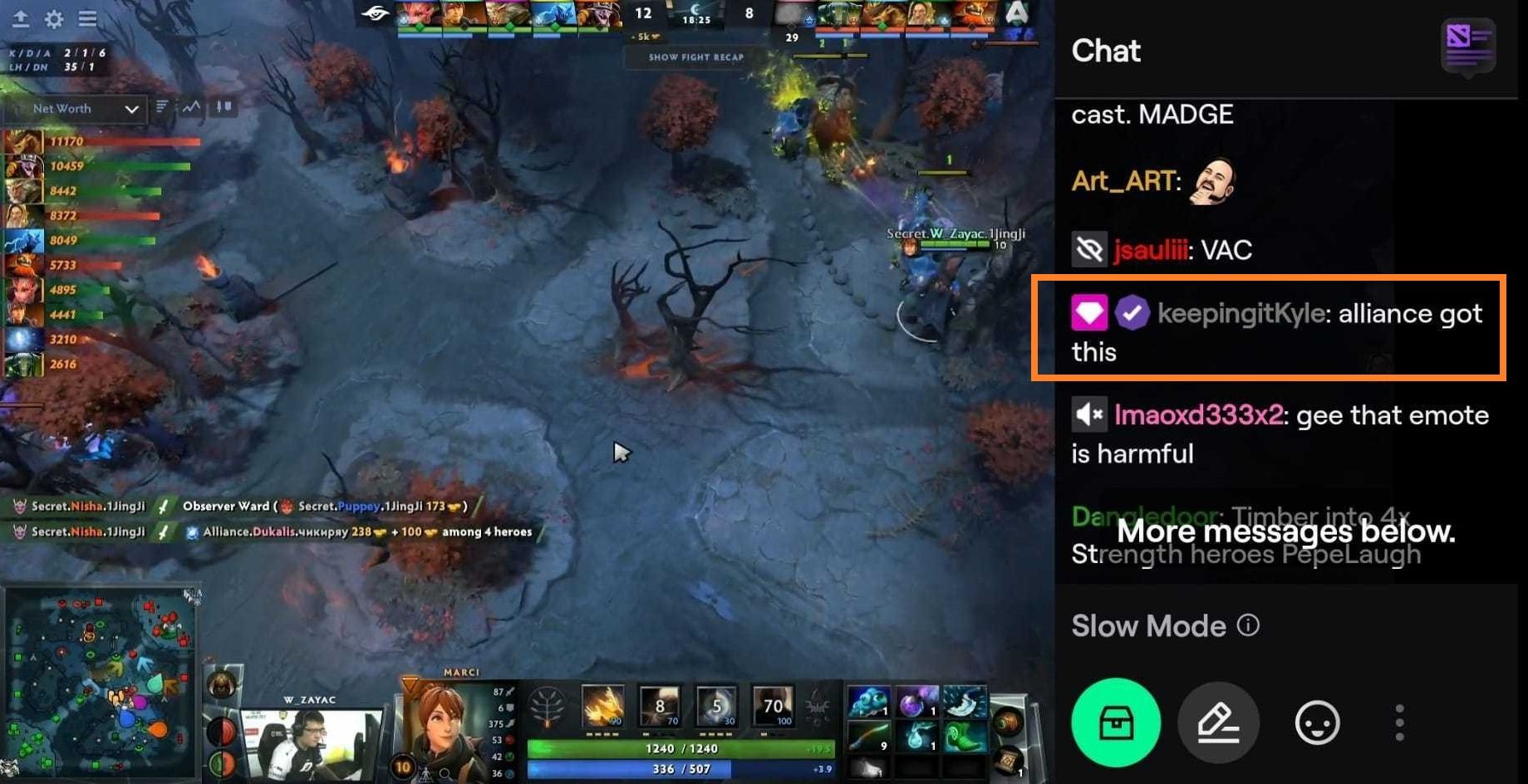Select the Chat panel header

click(x=1106, y=51)
